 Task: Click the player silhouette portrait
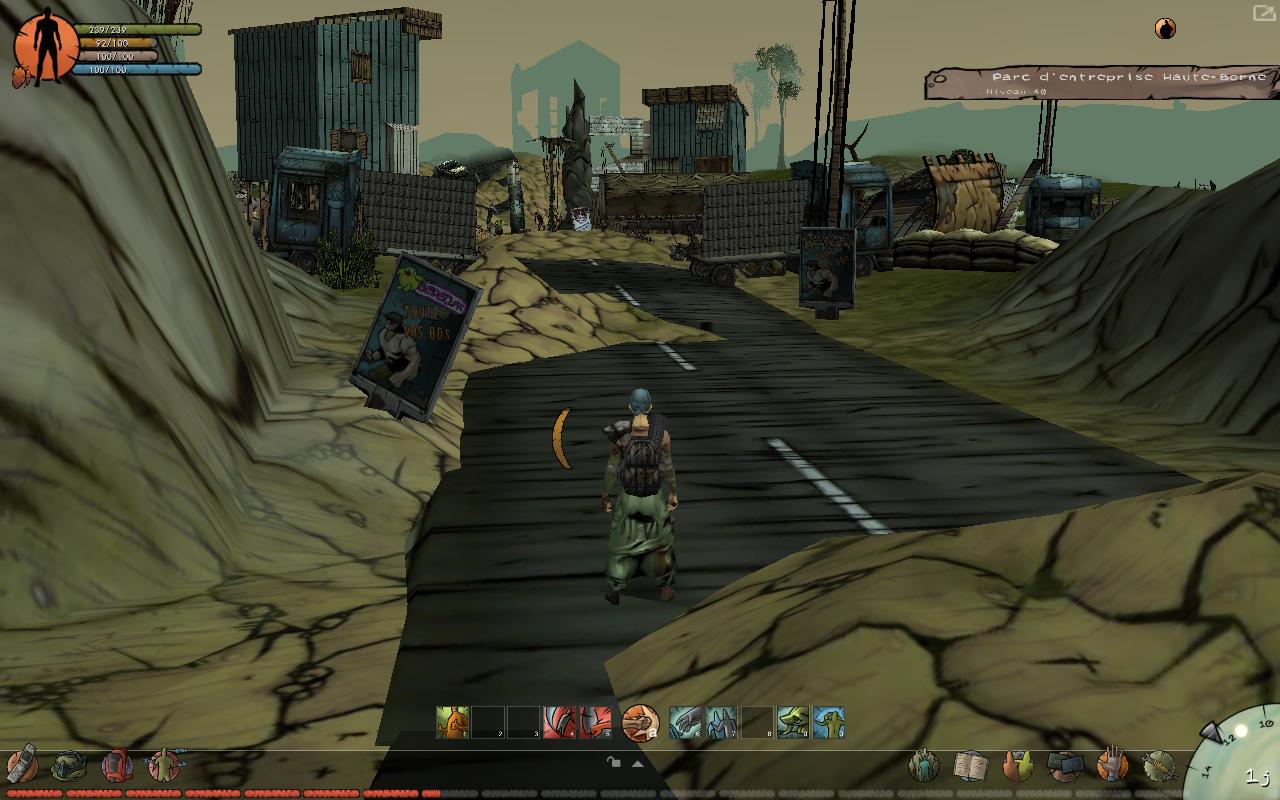tap(45, 48)
